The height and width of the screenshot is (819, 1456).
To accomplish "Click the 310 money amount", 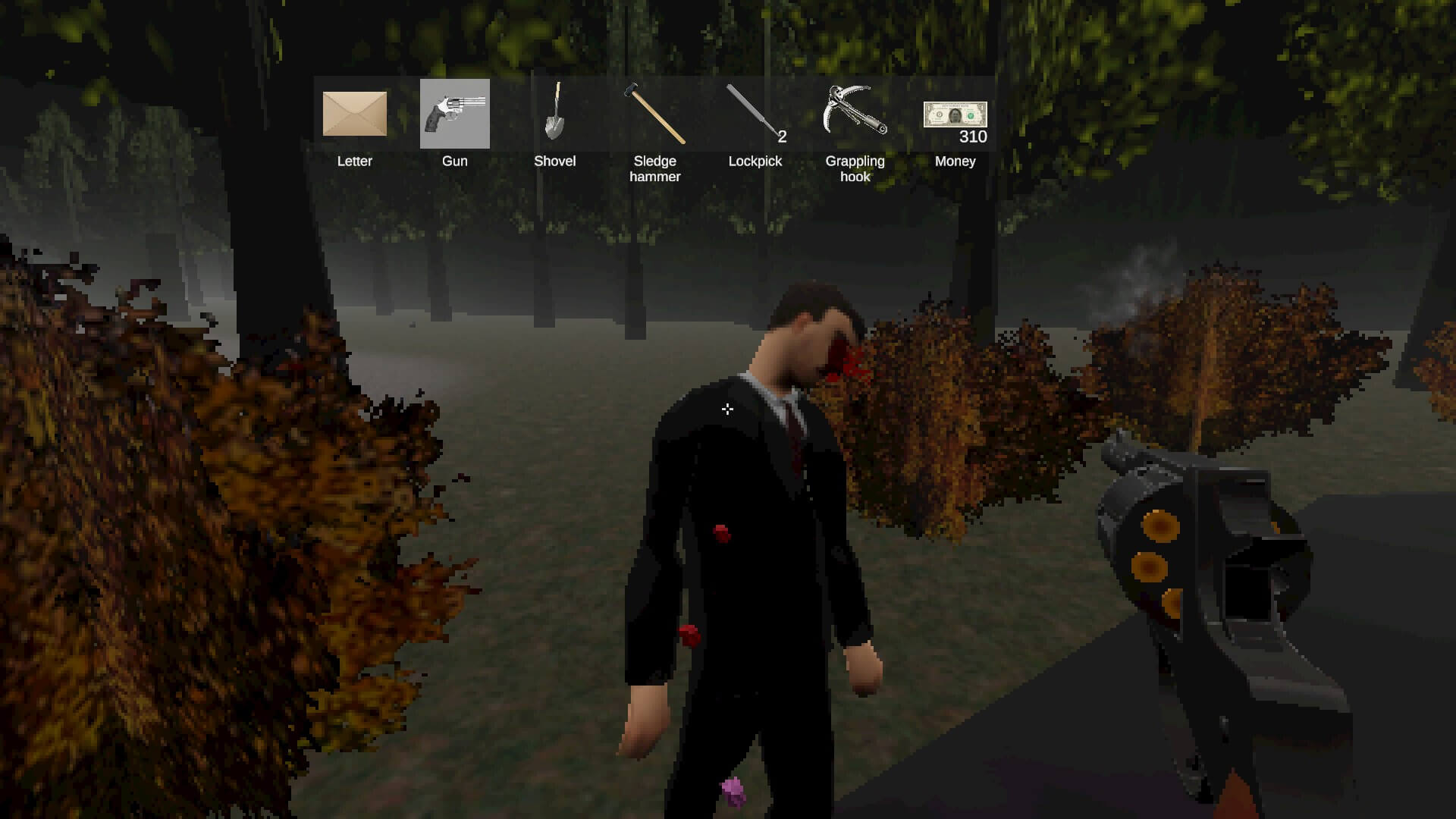I will pos(974,137).
